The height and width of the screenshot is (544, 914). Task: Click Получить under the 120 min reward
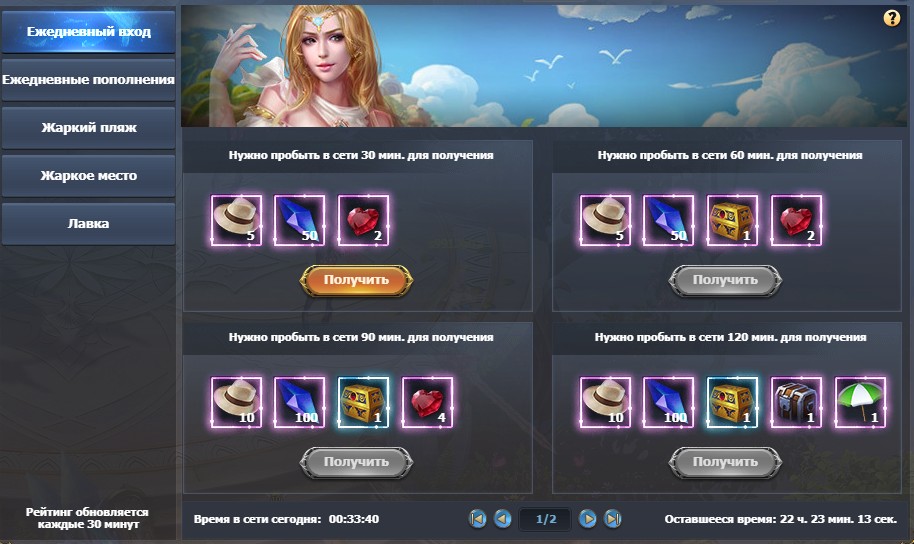[725, 462]
